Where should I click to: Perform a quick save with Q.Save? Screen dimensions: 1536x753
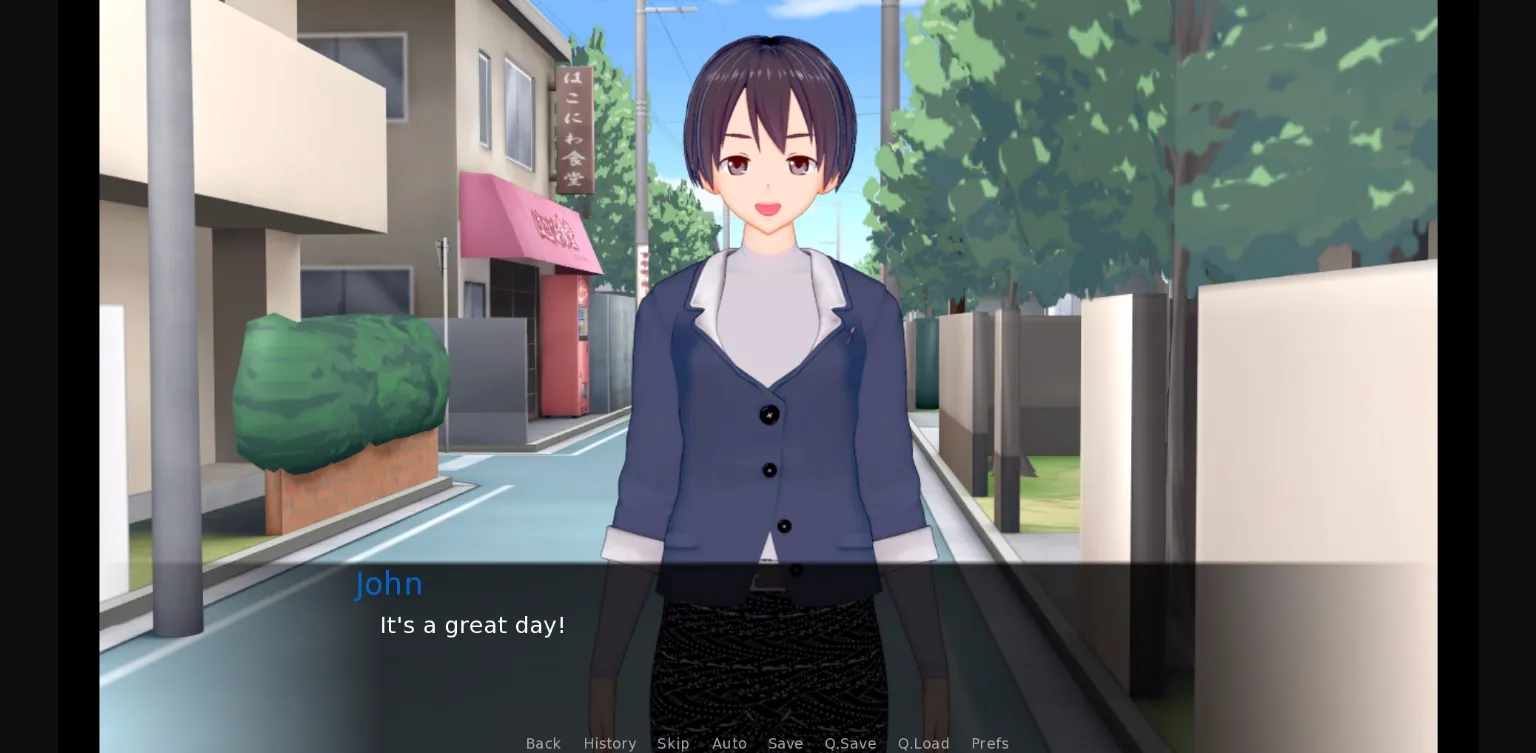pyautogui.click(x=849, y=743)
